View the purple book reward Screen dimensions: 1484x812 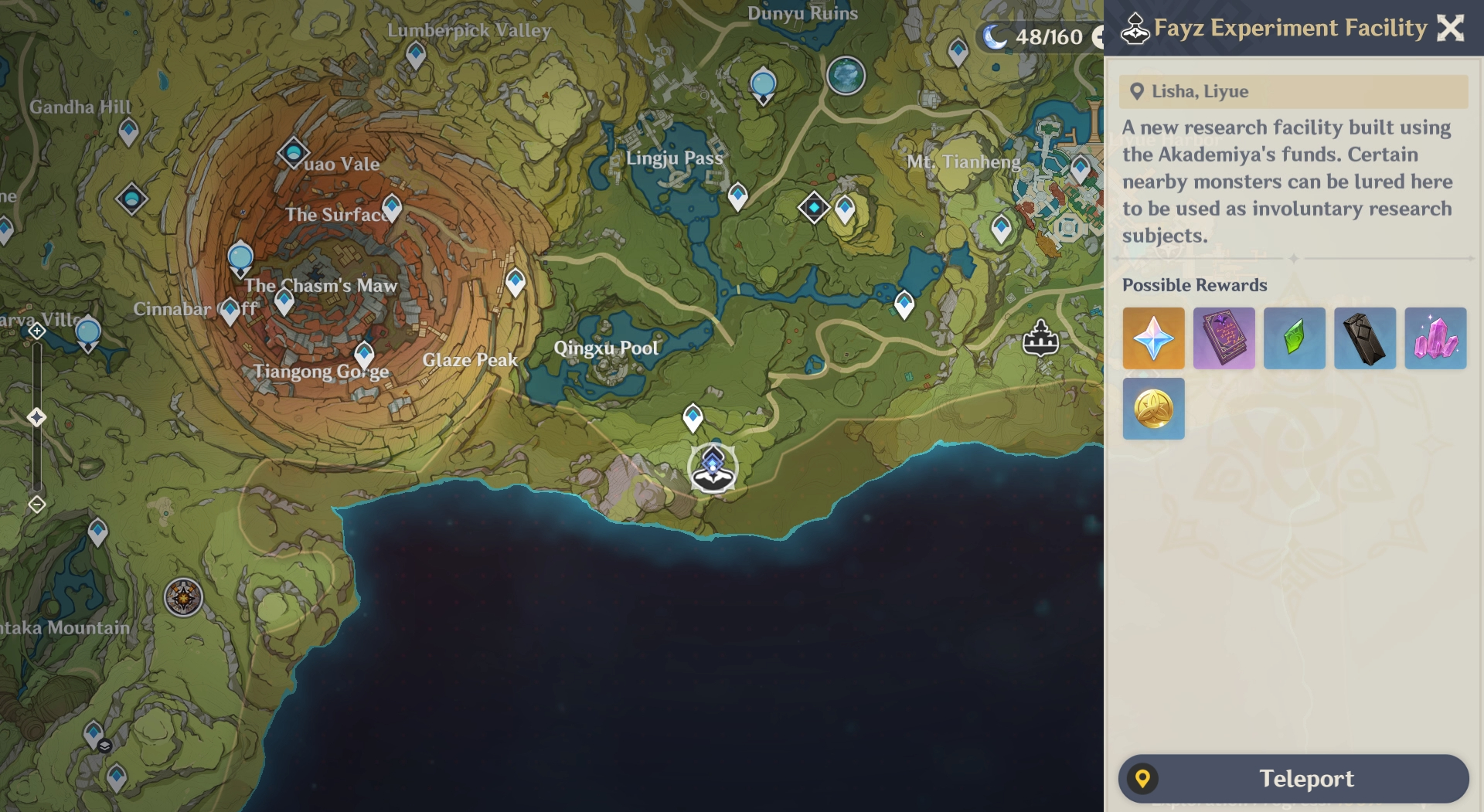1224,338
